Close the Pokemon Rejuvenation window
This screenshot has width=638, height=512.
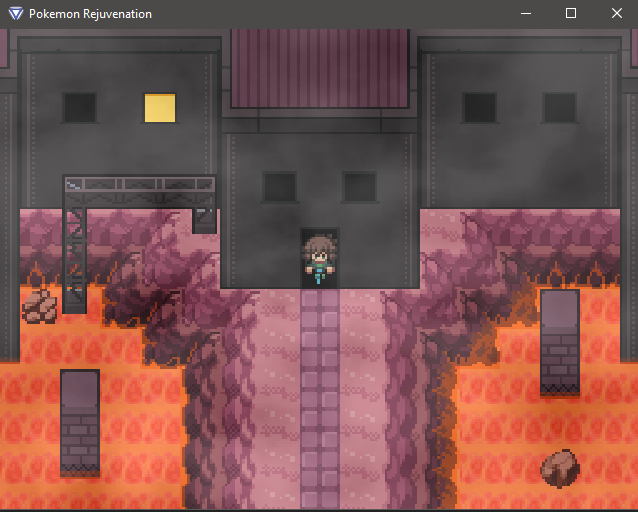616,14
